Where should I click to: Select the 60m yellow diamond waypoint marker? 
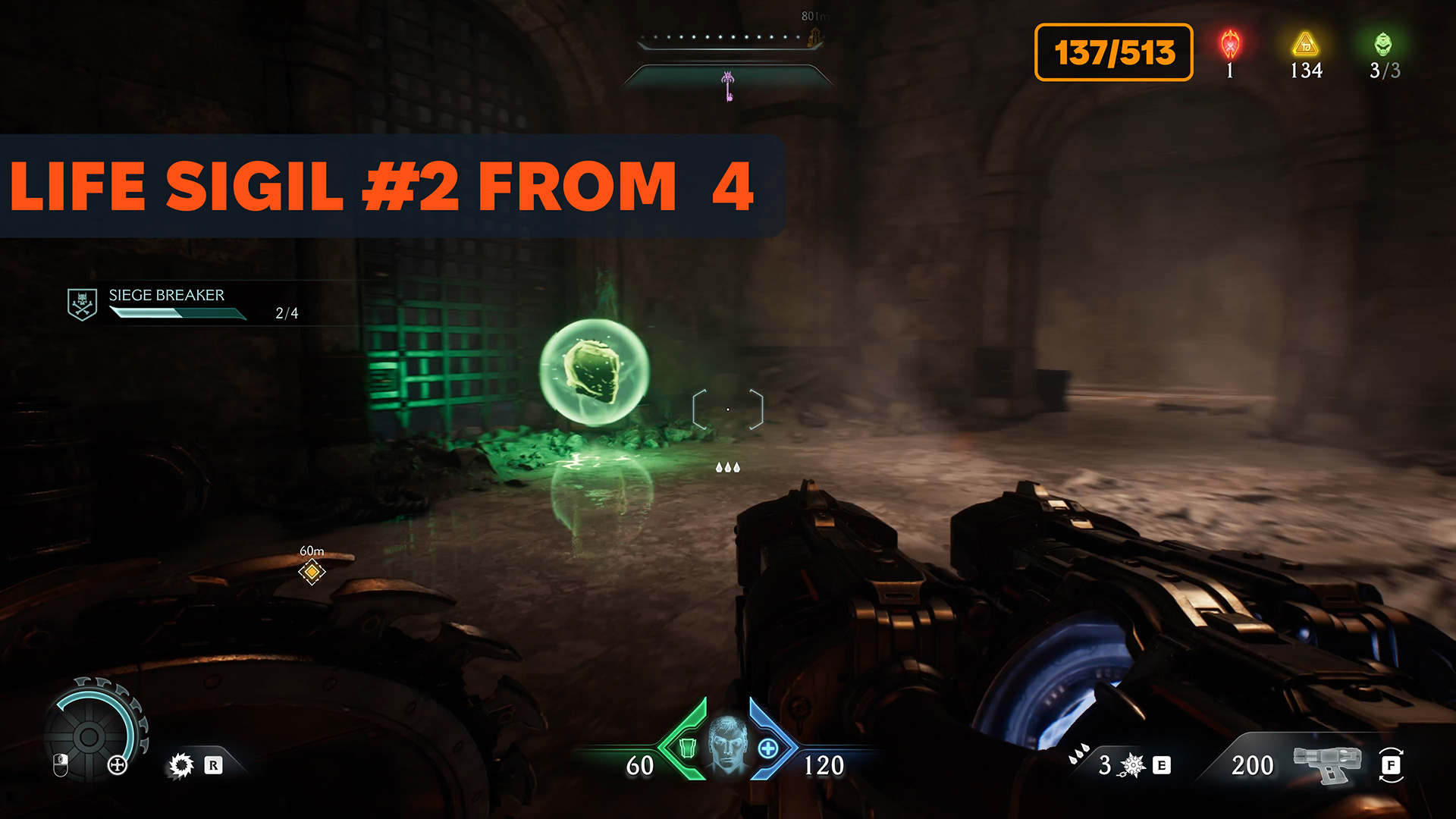(312, 571)
